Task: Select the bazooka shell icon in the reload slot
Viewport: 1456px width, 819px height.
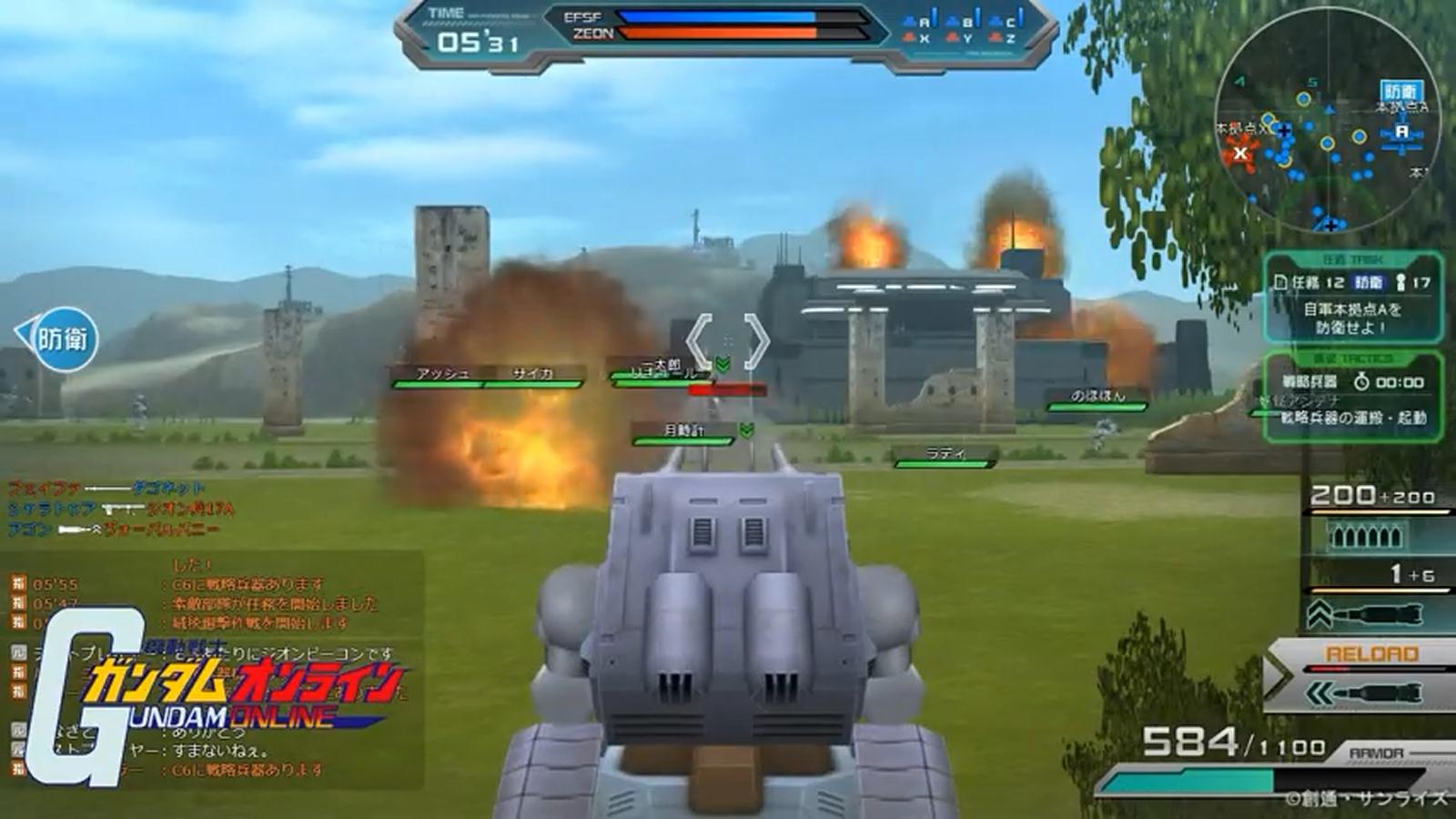Action: pyautogui.click(x=1379, y=693)
